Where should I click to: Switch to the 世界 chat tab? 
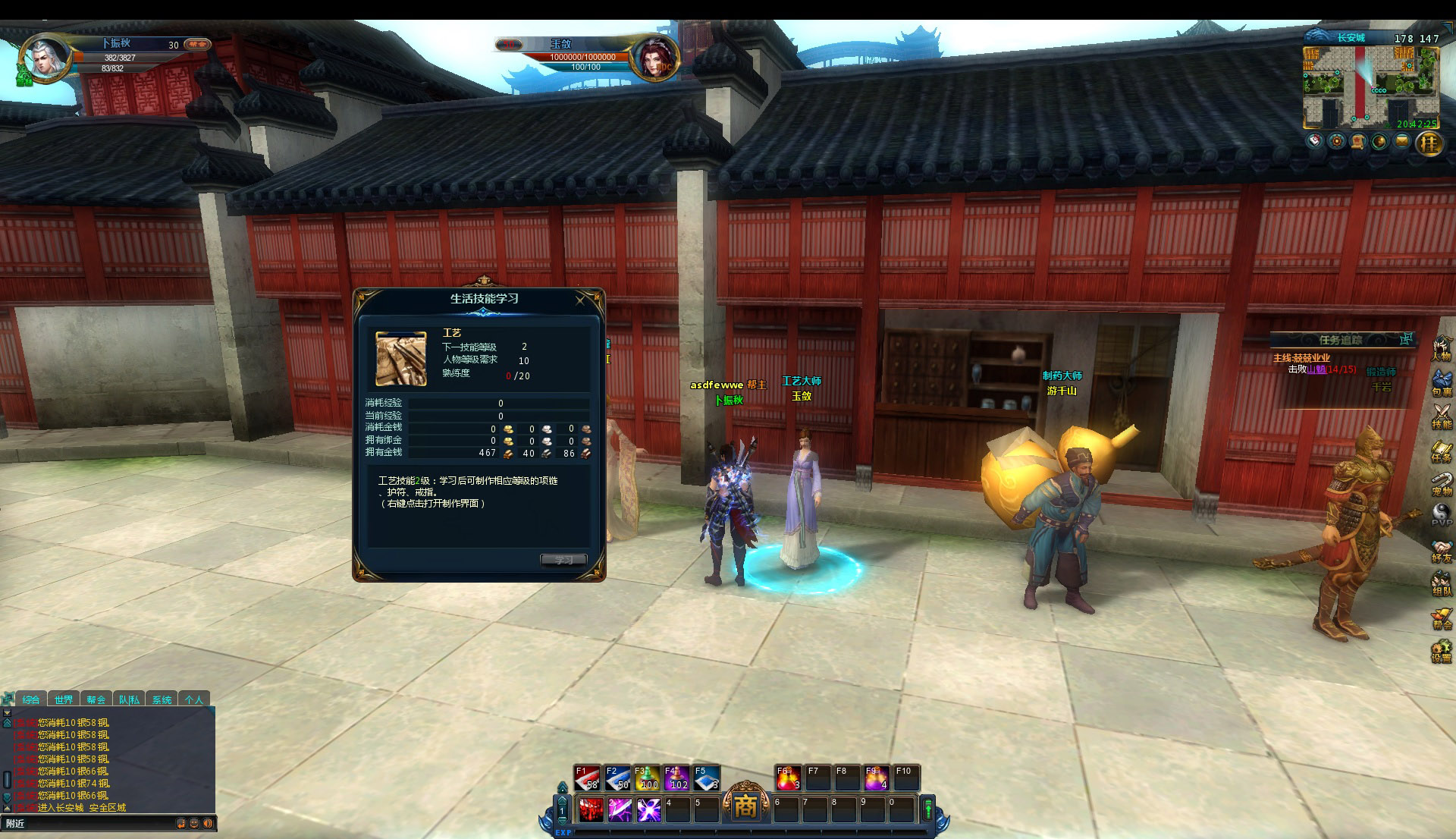coord(64,699)
